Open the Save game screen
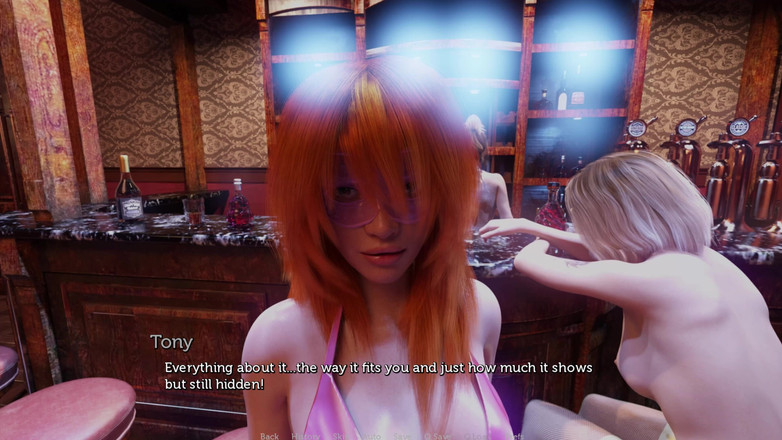The image size is (782, 440). tap(402, 436)
